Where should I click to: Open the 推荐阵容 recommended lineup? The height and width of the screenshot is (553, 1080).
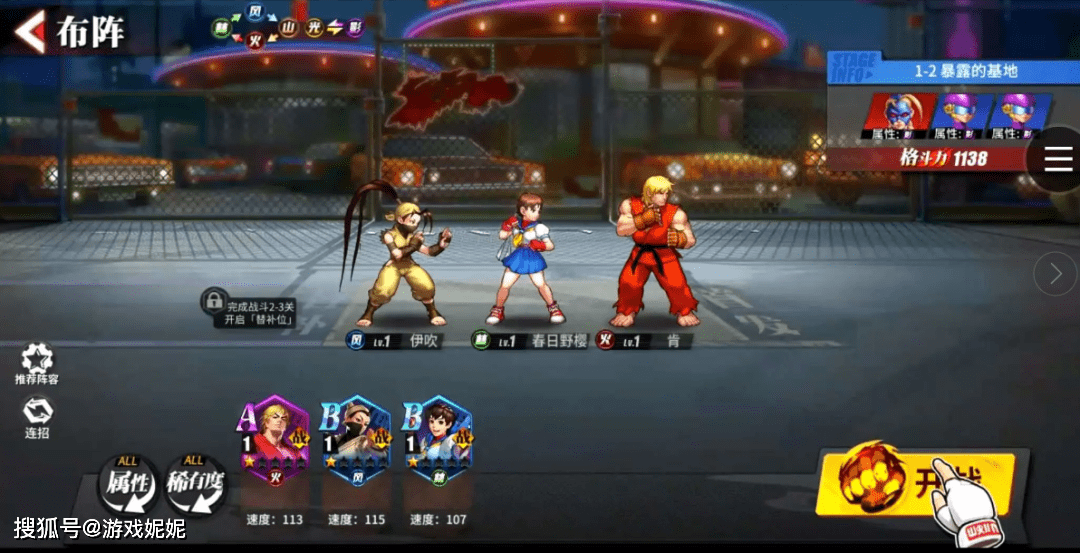click(x=37, y=364)
